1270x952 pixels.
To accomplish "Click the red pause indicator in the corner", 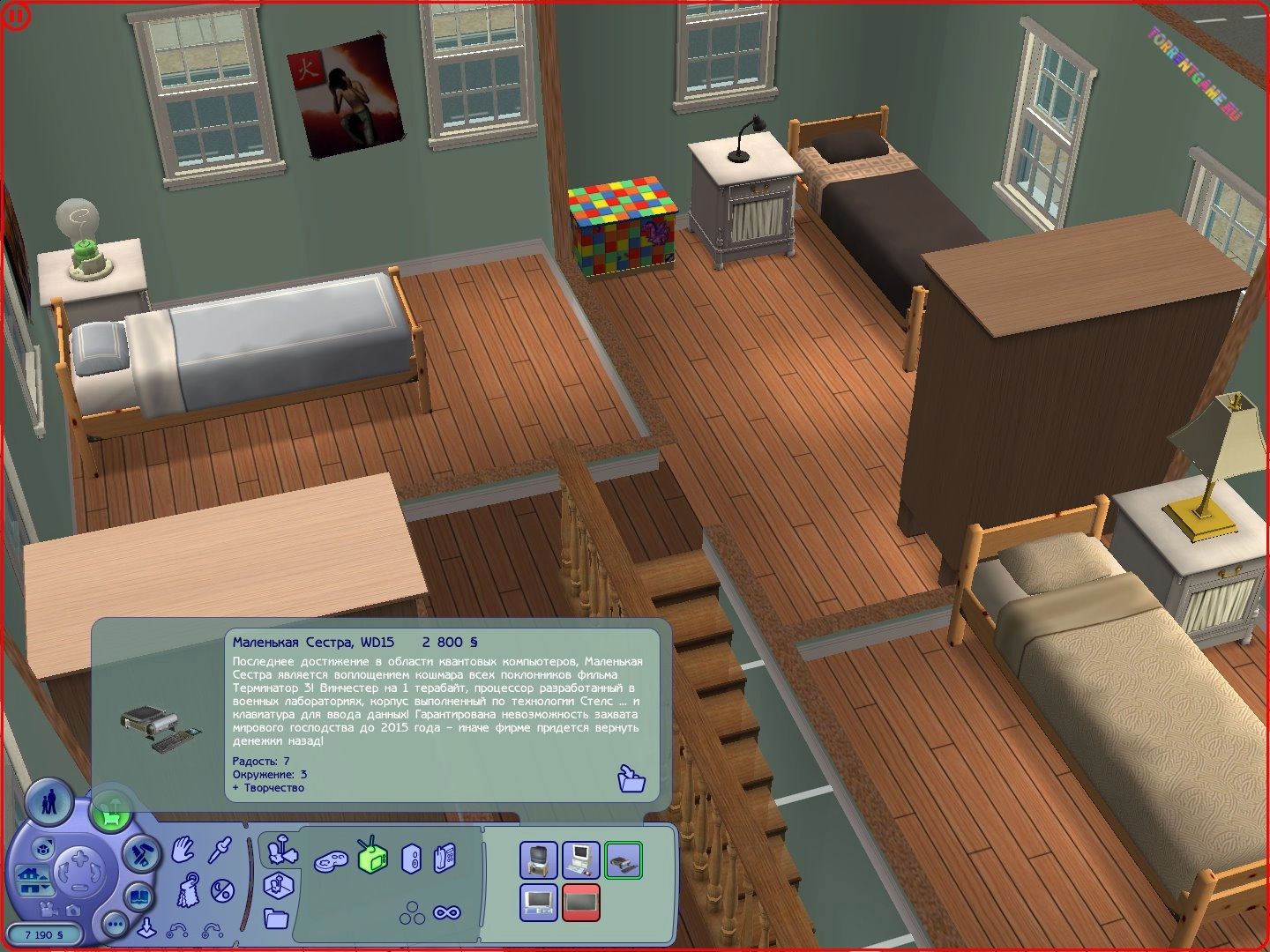I will coord(15,15).
